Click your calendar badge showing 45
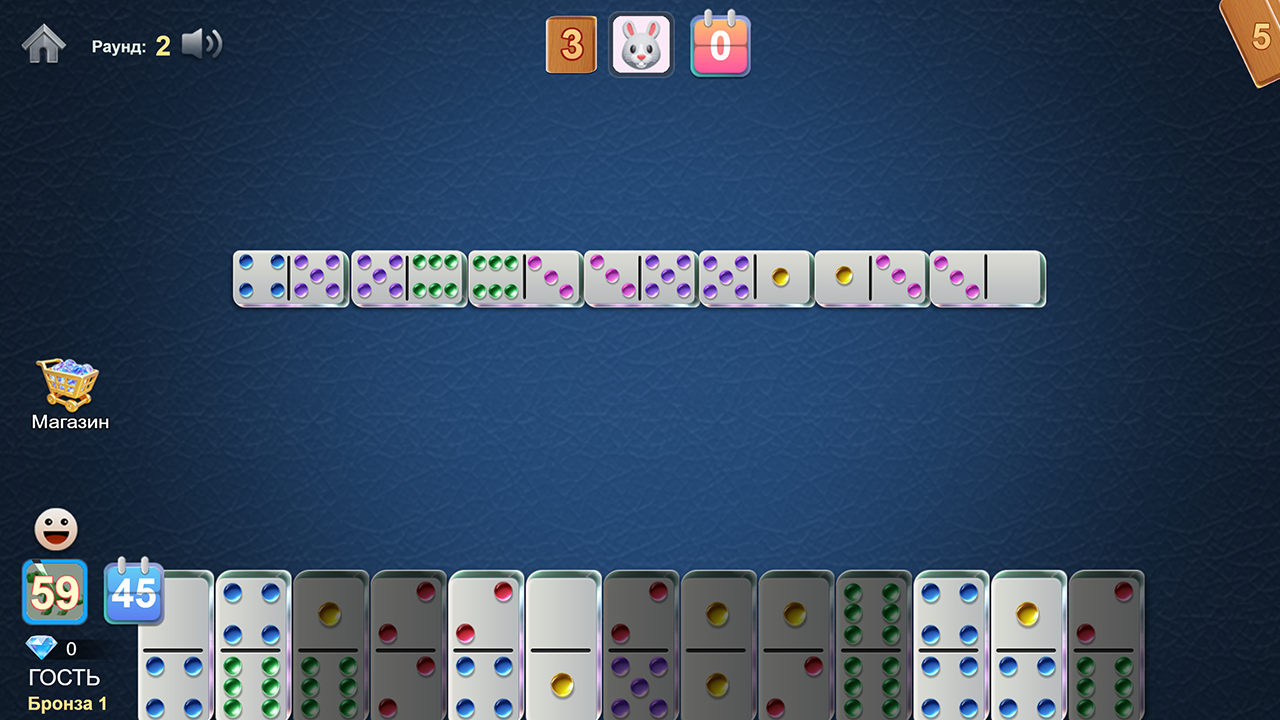Viewport: 1280px width, 720px height. (134, 592)
